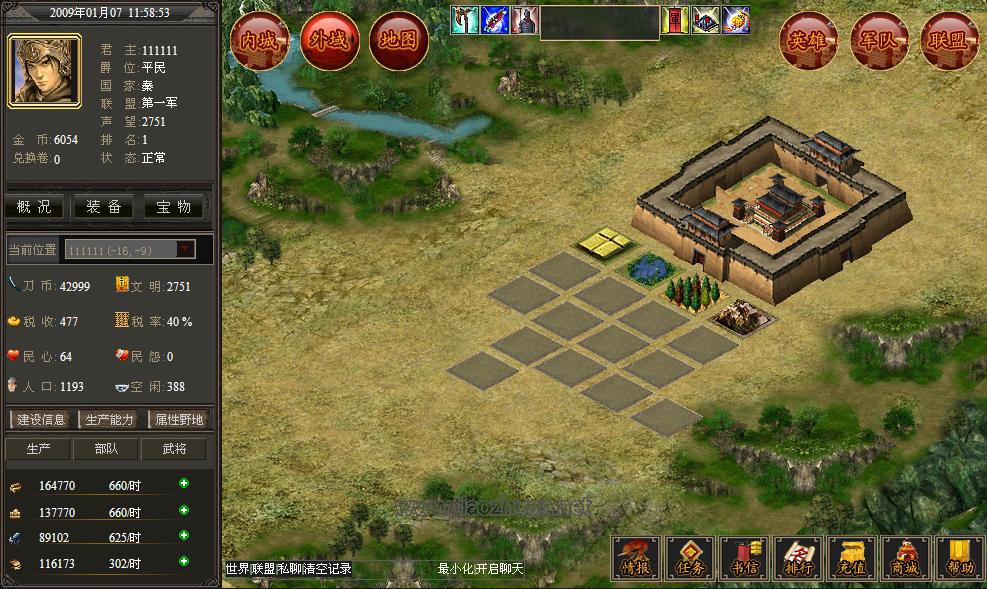Select the 世界 world chat channel
987x589 pixels.
pos(237,569)
